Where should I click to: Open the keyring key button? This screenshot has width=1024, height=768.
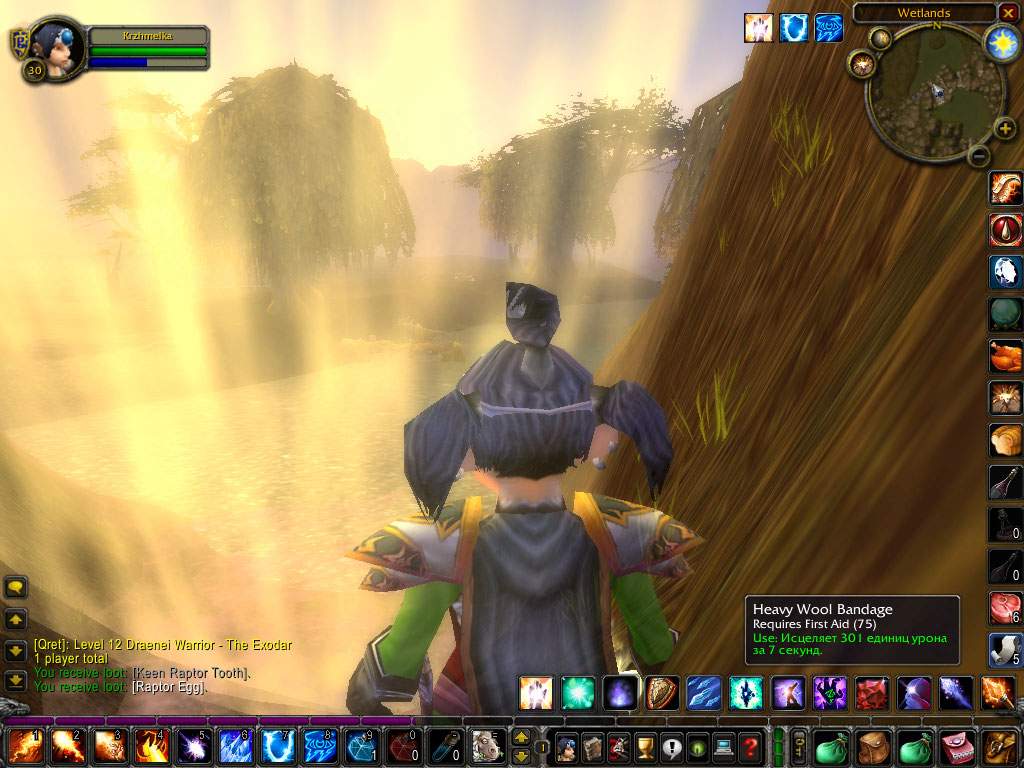[800, 746]
